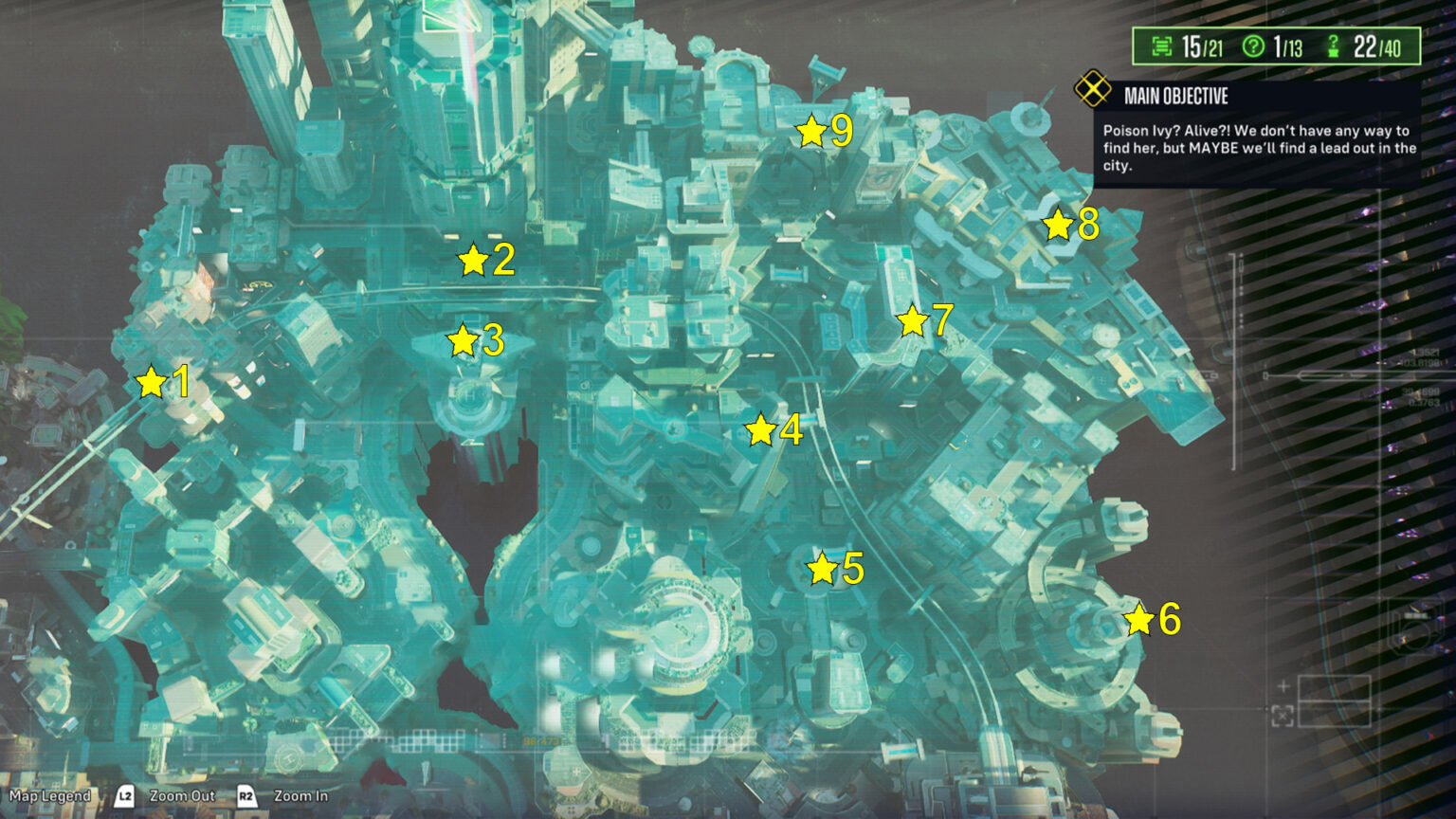Click the plus crosshair marker on the grid
Viewport: 1456px width, 819px height.
1283,685
